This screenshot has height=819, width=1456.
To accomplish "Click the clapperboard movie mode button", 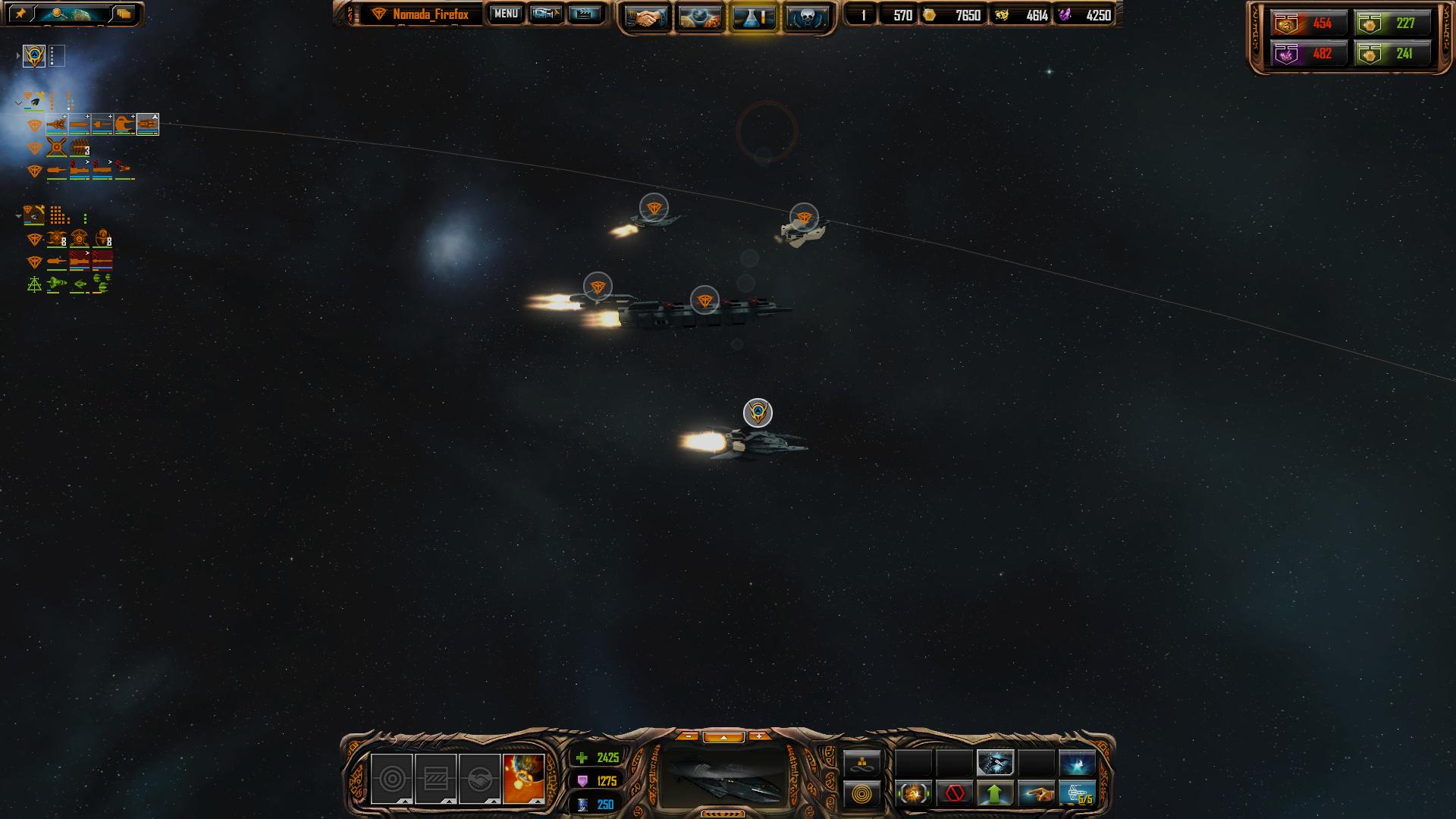I will pos(584,14).
